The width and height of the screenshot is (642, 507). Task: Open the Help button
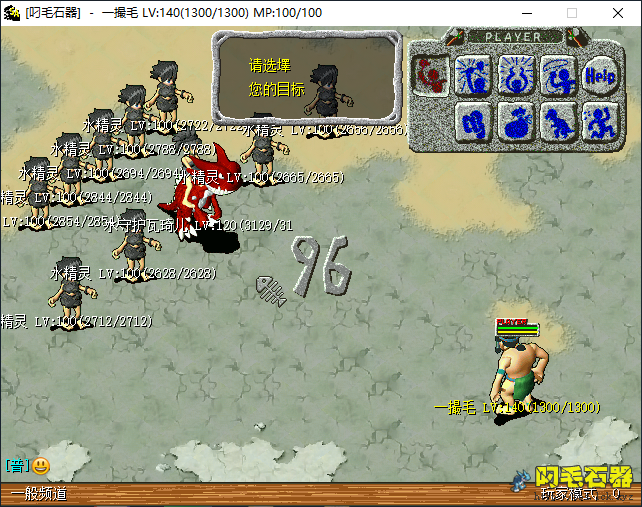(x=600, y=74)
